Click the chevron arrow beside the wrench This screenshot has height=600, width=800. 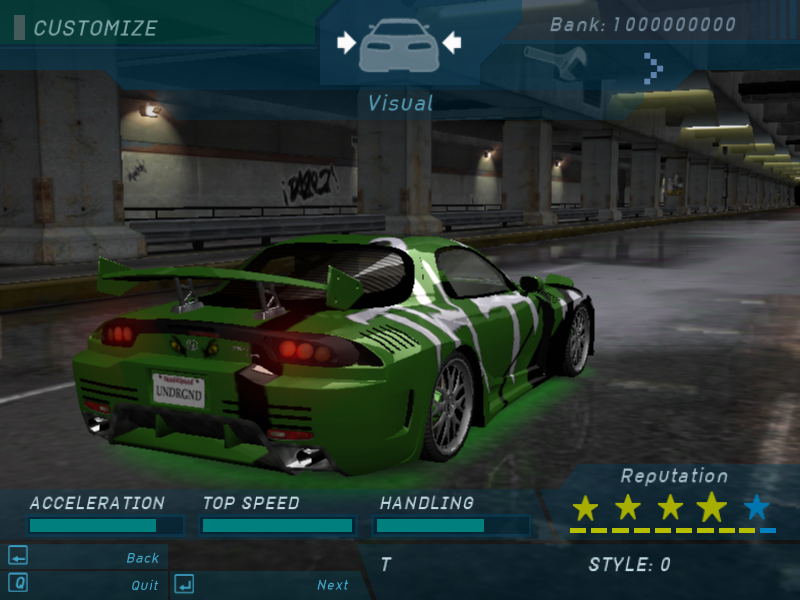[x=653, y=68]
